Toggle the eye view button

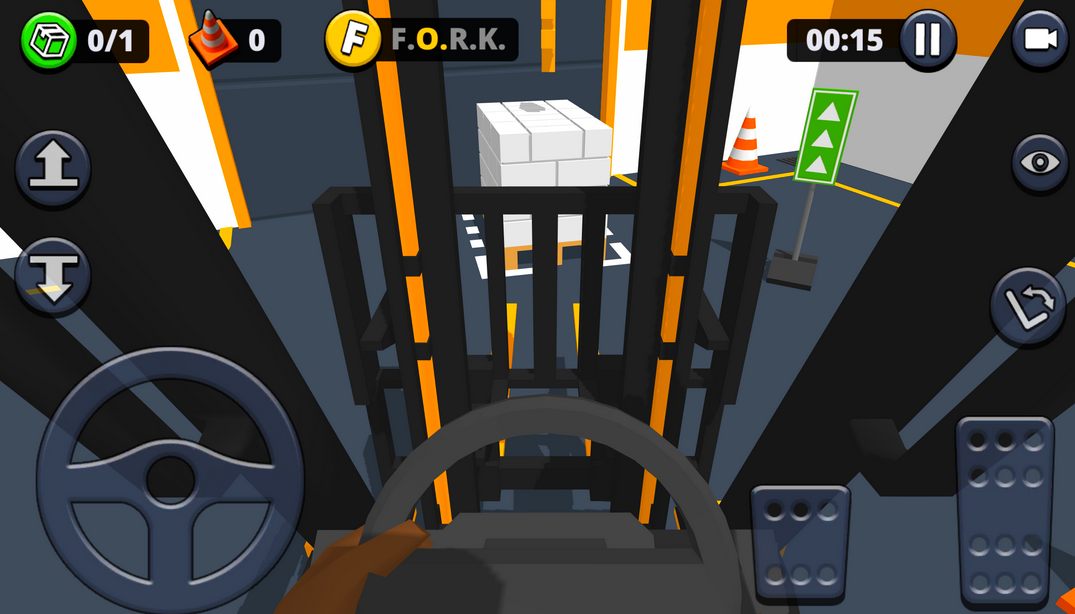click(1040, 162)
